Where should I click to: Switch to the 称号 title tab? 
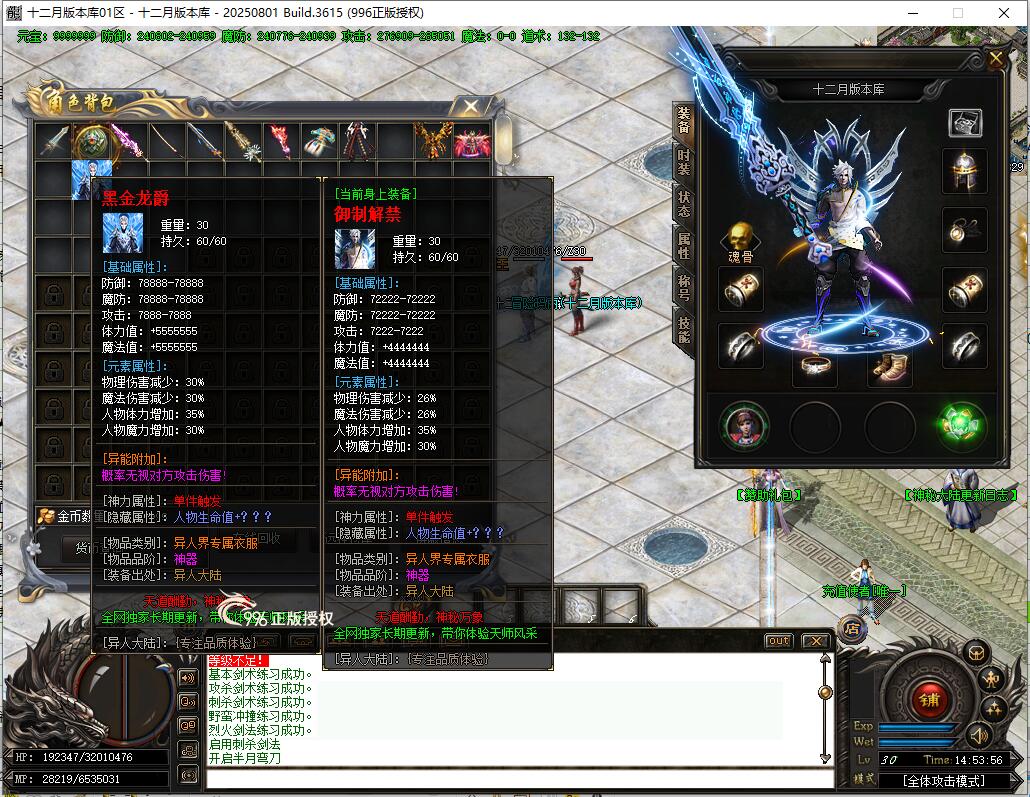[x=684, y=287]
